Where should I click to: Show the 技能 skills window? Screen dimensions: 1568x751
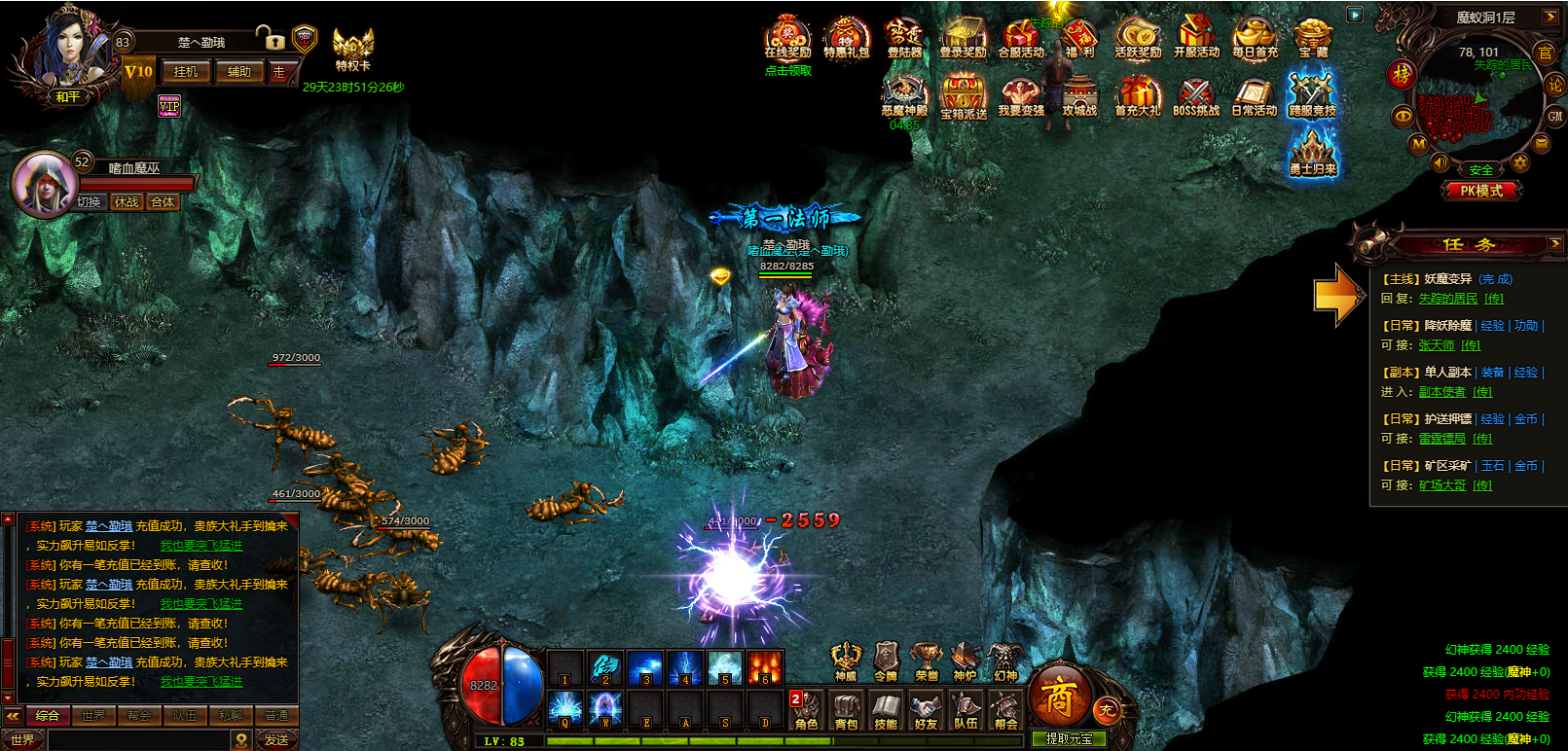coord(886,710)
